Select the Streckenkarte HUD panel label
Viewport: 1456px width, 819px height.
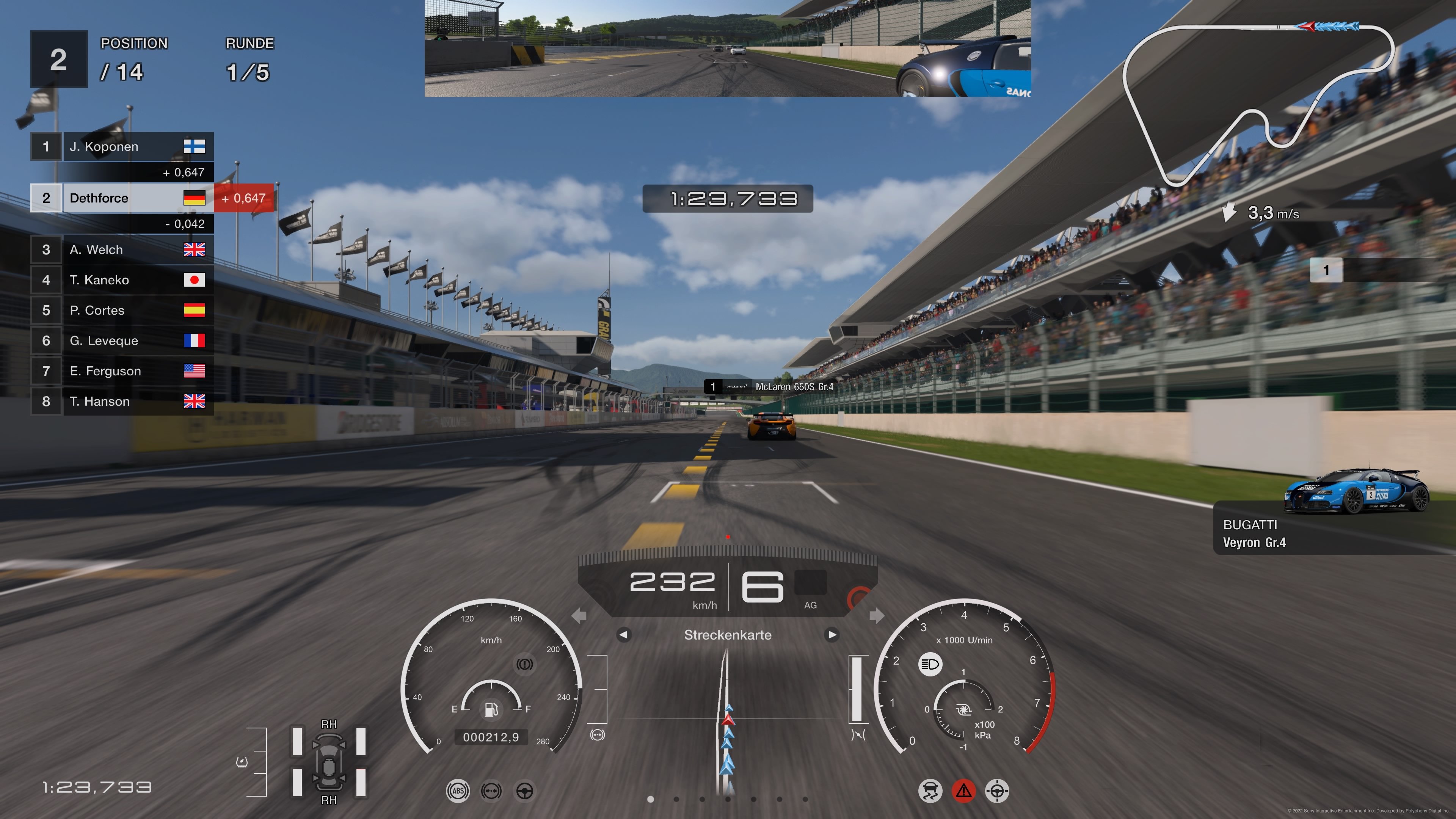728,635
